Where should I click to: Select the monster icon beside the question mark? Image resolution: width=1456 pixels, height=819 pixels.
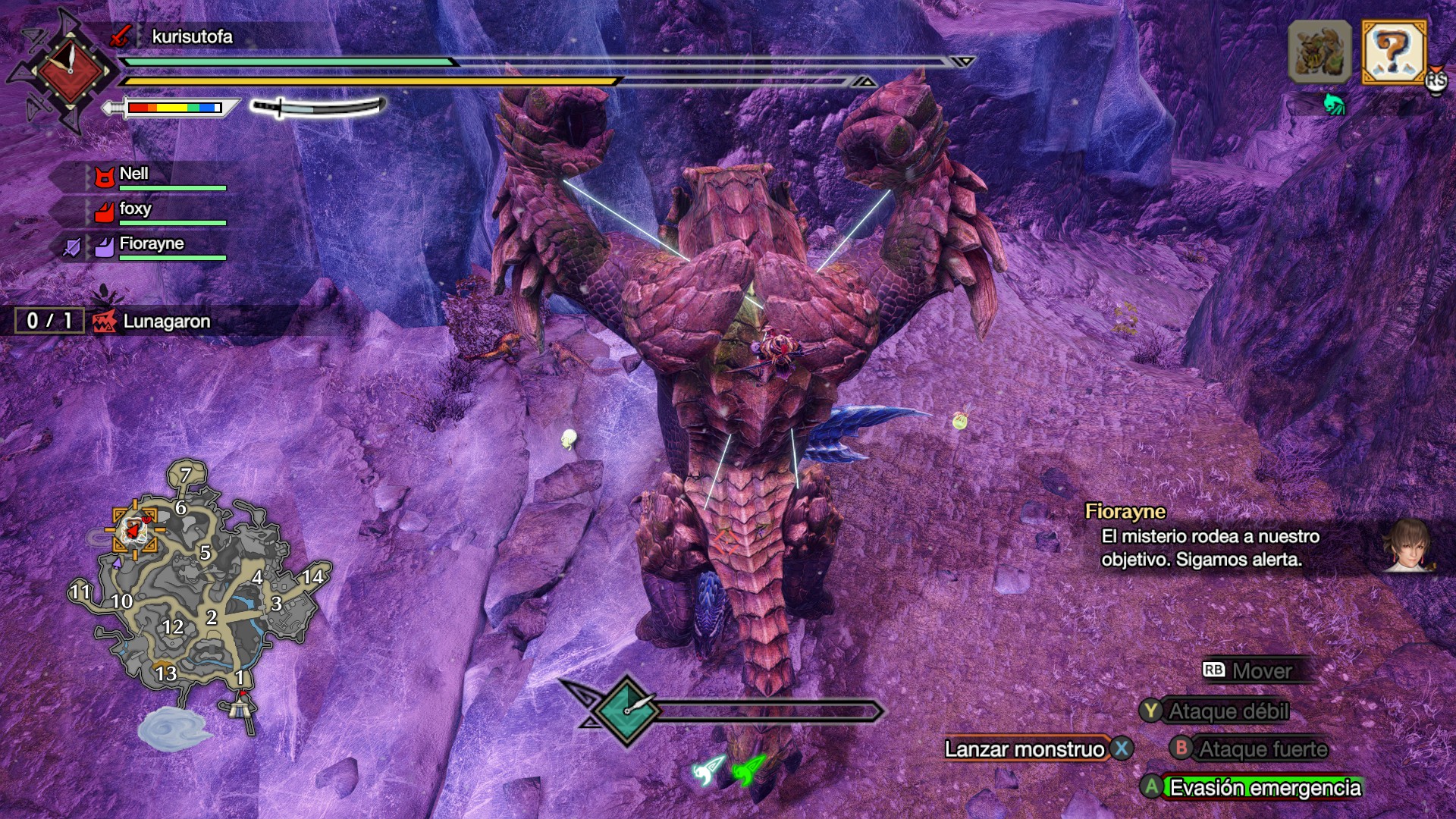(1319, 52)
